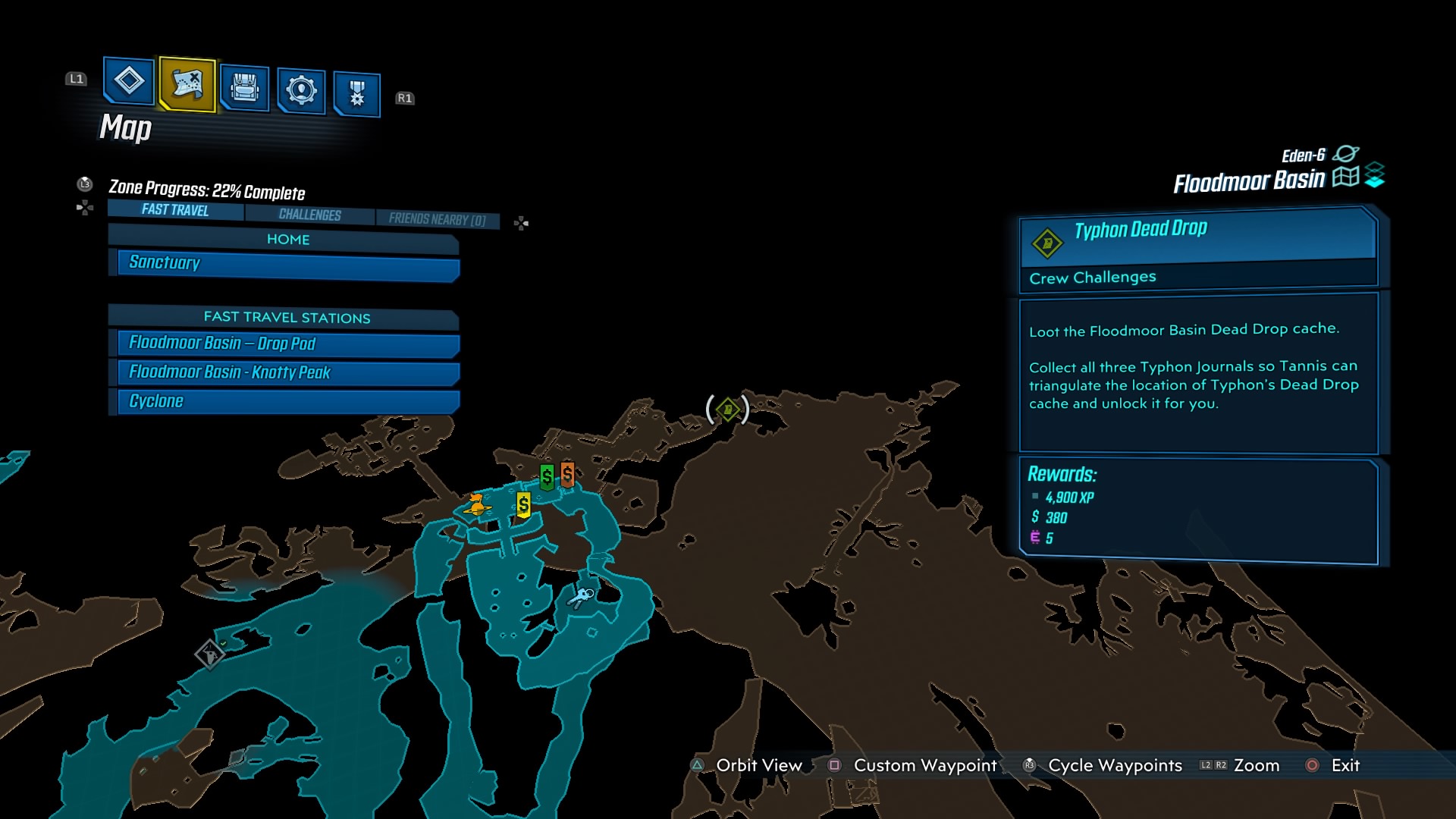Choose Sanctuary as fast travel destination
Viewport: 1456px width, 819px height.
pos(288,263)
